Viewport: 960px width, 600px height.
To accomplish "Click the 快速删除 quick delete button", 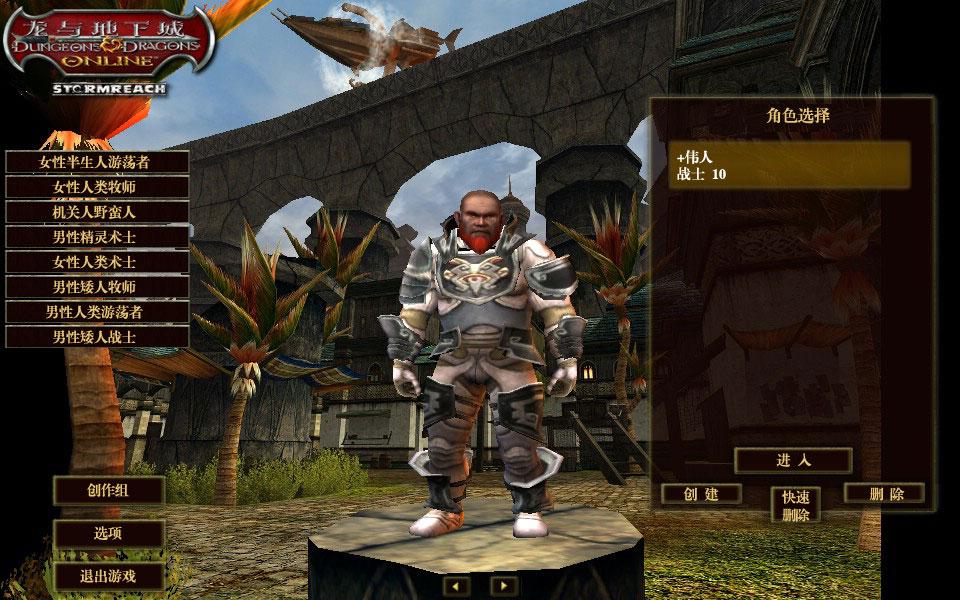I will click(x=795, y=505).
